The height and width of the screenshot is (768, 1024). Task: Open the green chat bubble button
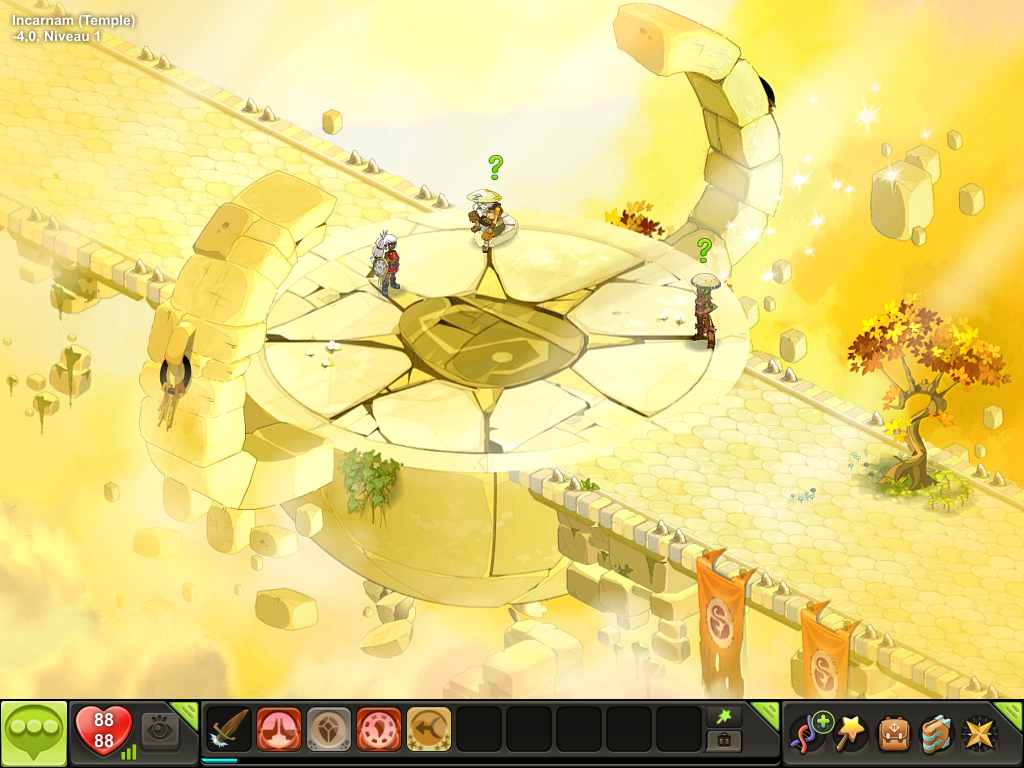coord(34,733)
